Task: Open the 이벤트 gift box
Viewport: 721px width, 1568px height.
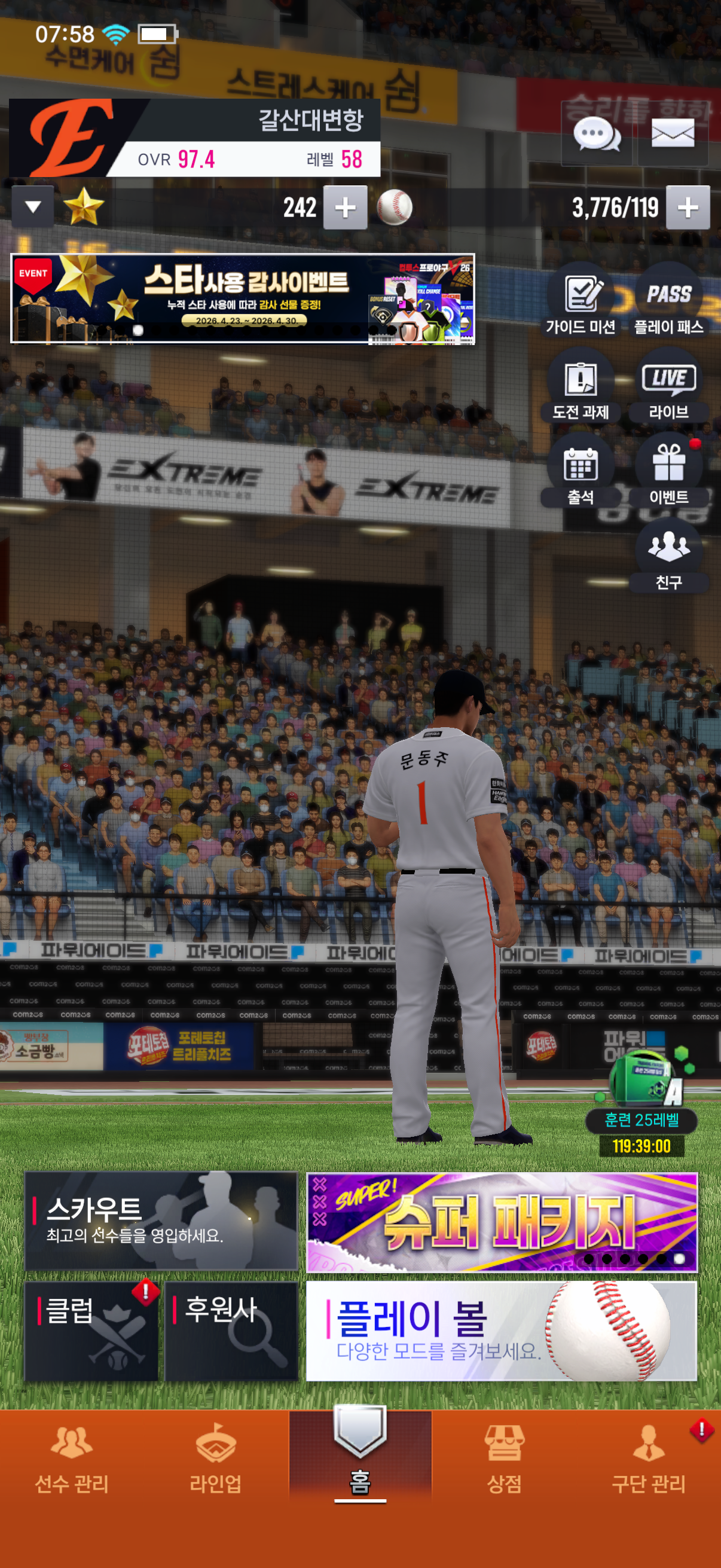Action: coord(668,471)
